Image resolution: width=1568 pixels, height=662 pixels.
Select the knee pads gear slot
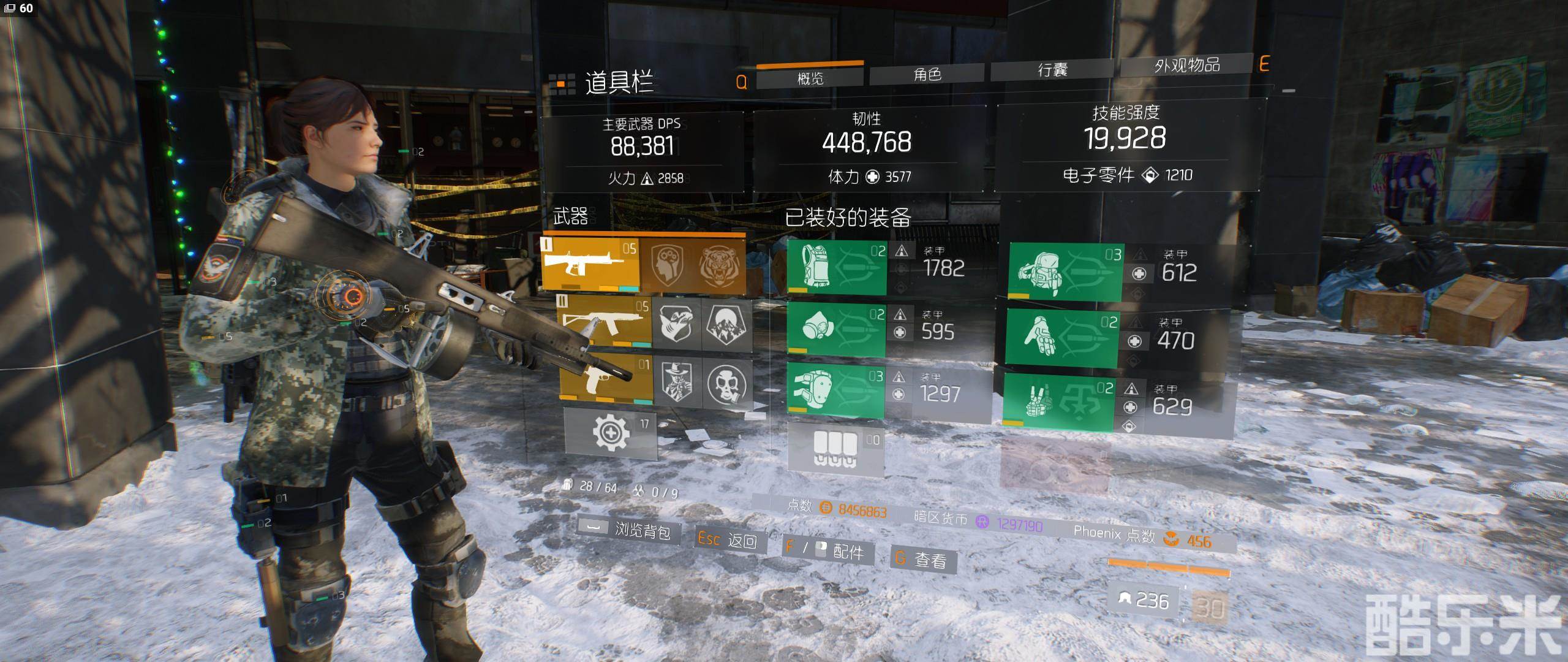tap(835, 390)
